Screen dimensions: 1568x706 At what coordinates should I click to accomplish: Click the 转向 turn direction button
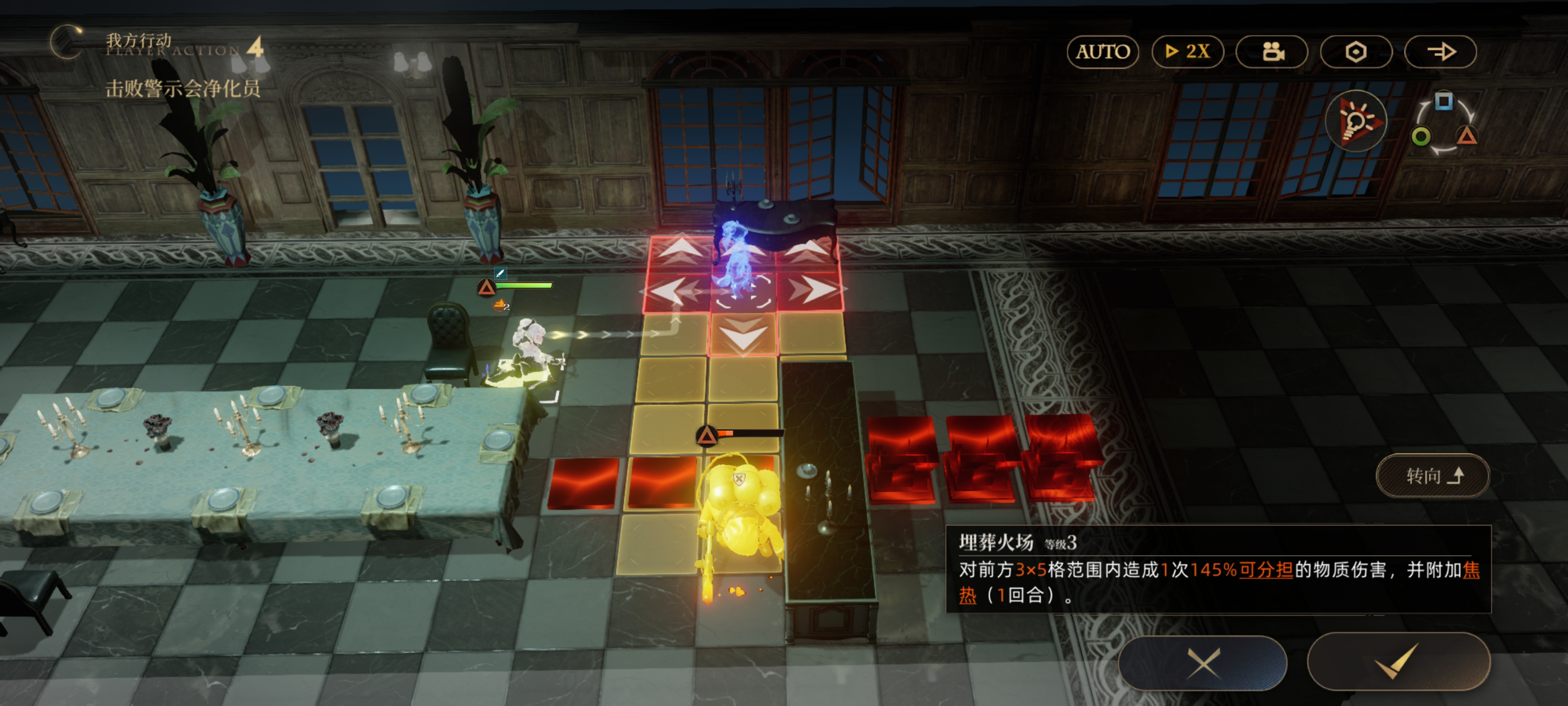(x=1432, y=476)
